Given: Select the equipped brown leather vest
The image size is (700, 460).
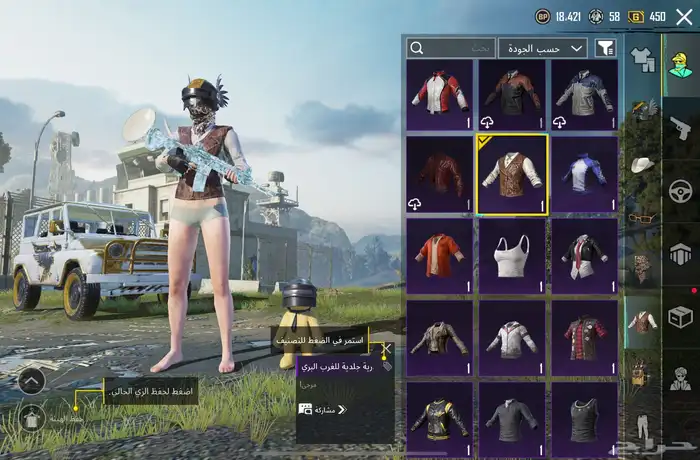Looking at the screenshot, I should pyautogui.click(x=511, y=175).
